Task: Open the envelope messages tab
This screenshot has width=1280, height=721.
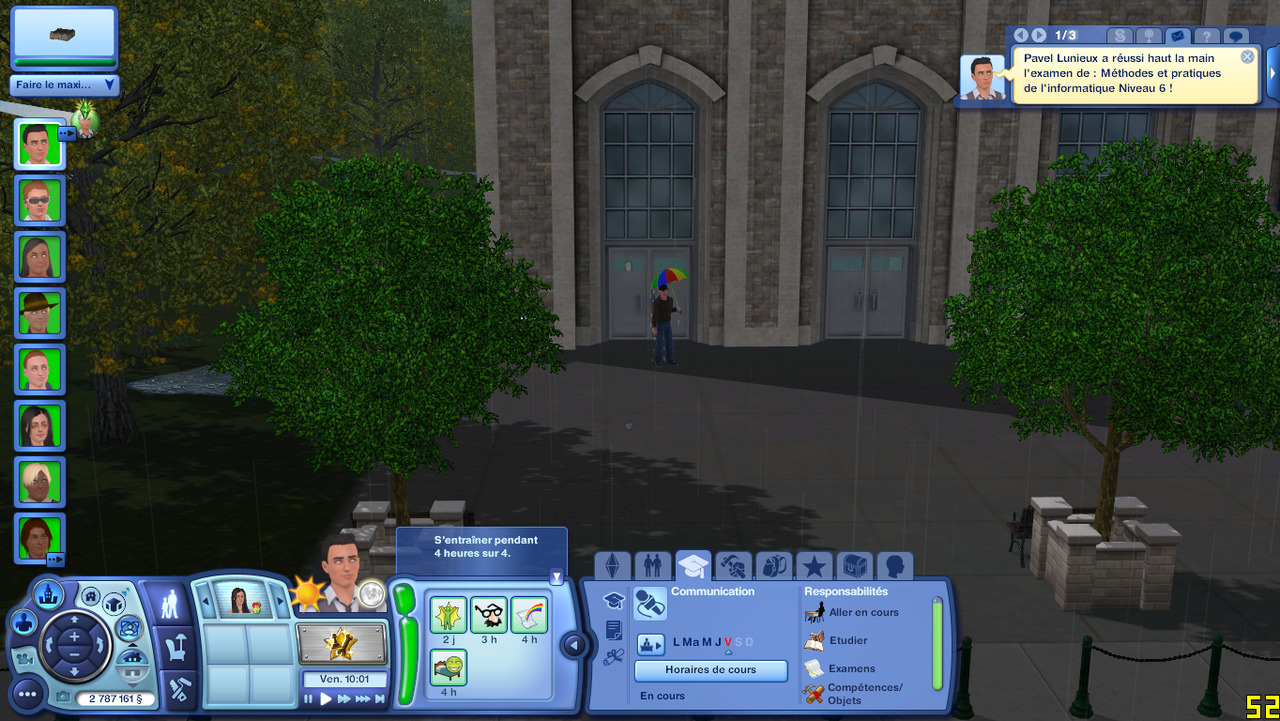Action: click(x=1177, y=36)
